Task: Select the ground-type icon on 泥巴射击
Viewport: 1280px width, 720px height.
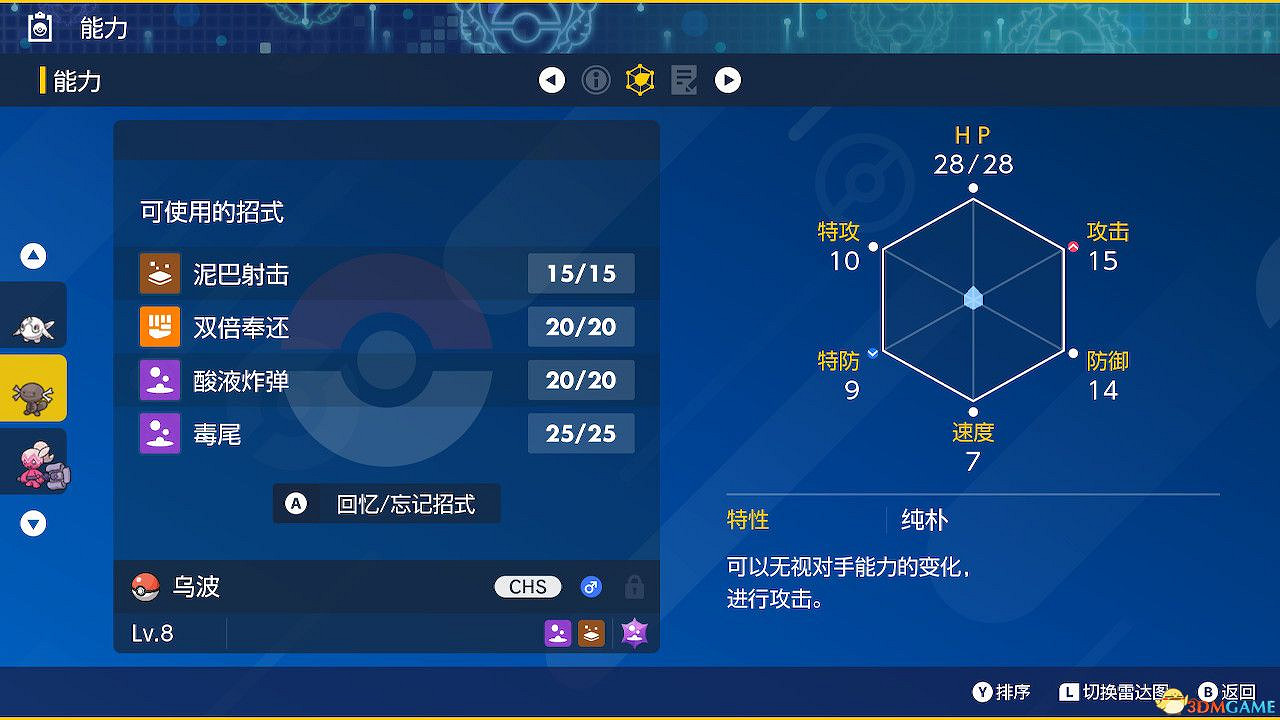Action: (159, 273)
